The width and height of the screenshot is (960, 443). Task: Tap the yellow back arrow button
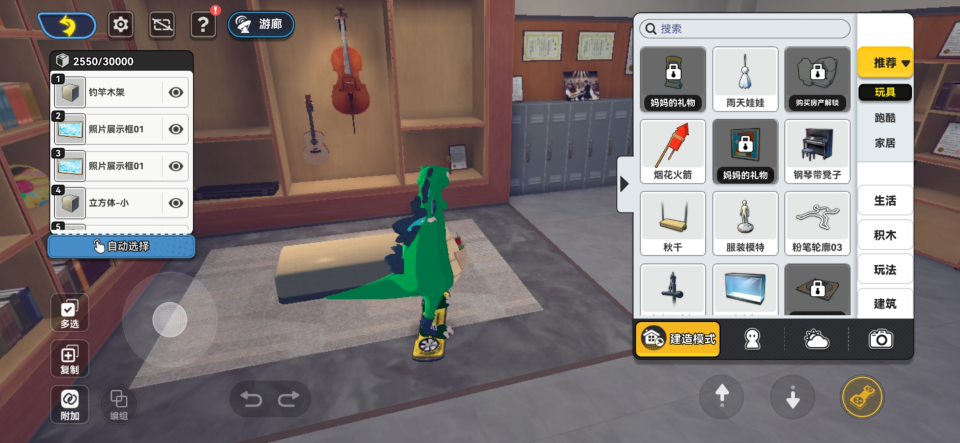pyautogui.click(x=67, y=25)
